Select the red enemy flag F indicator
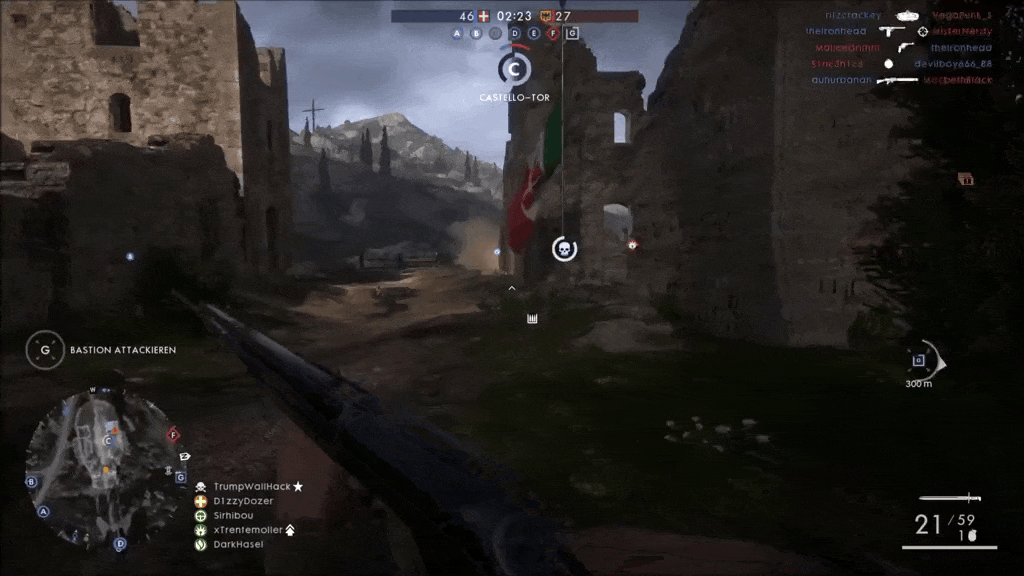The height and width of the screenshot is (576, 1024). click(x=553, y=33)
